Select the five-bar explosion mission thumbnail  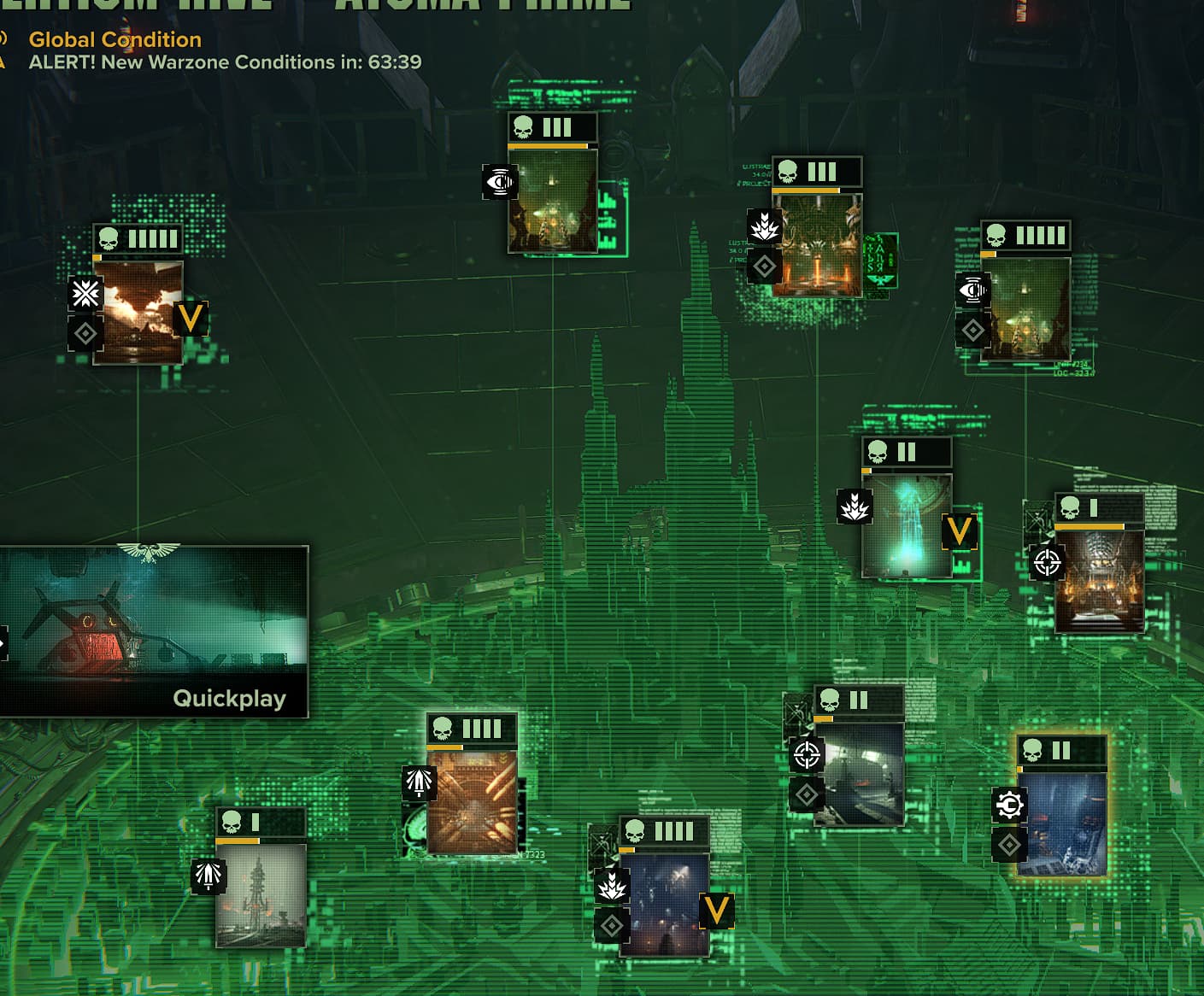pos(138,312)
